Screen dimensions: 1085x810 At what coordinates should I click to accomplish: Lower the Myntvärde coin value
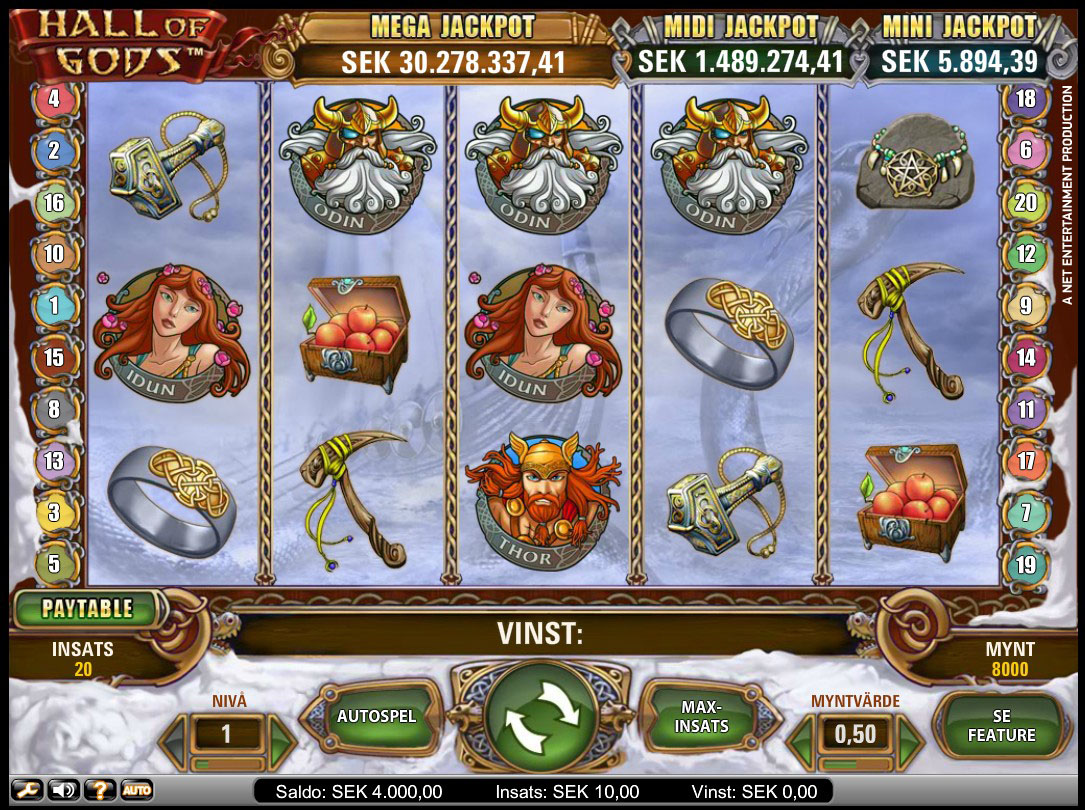point(800,740)
